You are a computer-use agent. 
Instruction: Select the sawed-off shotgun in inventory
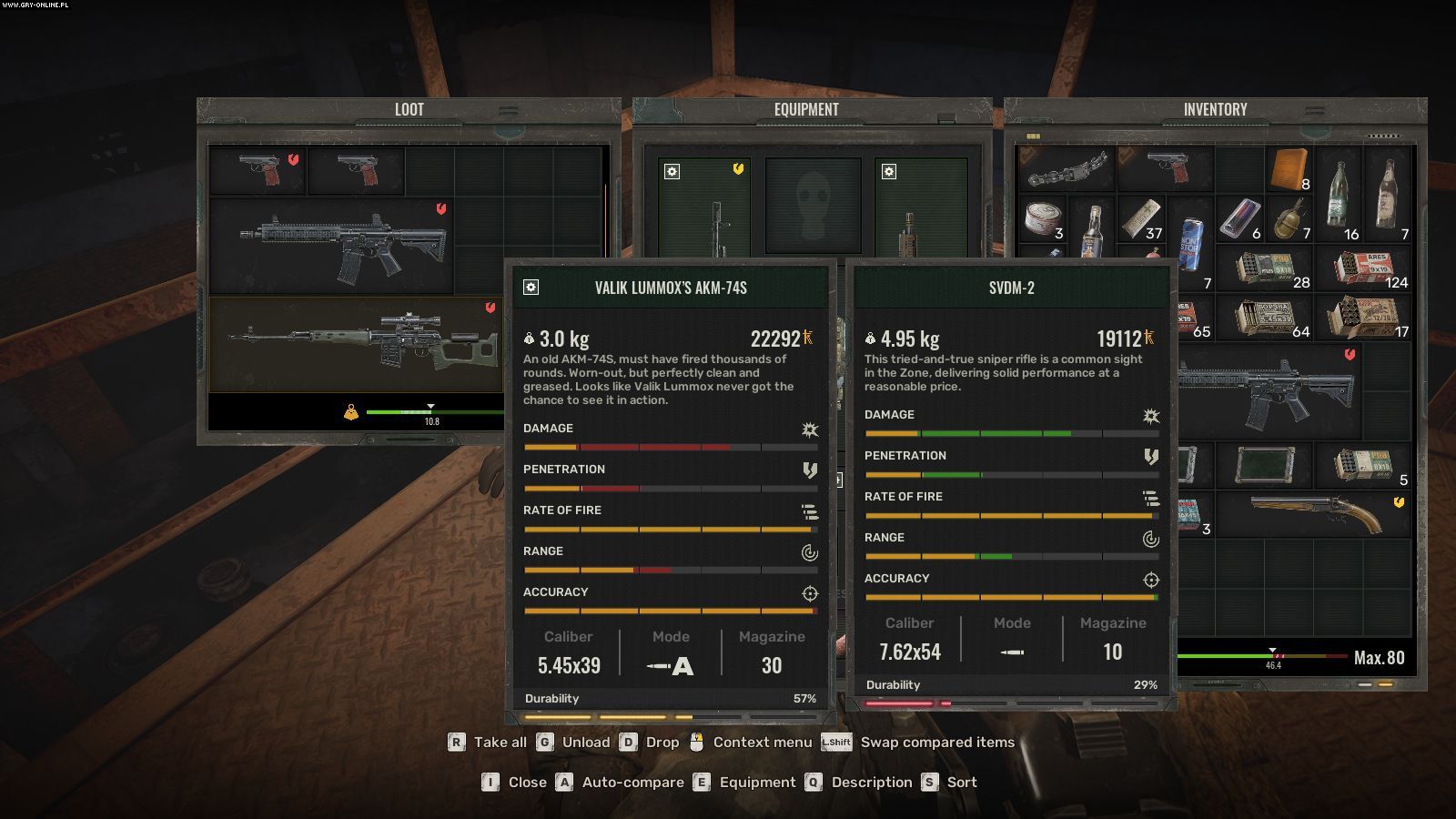[x=1313, y=514]
